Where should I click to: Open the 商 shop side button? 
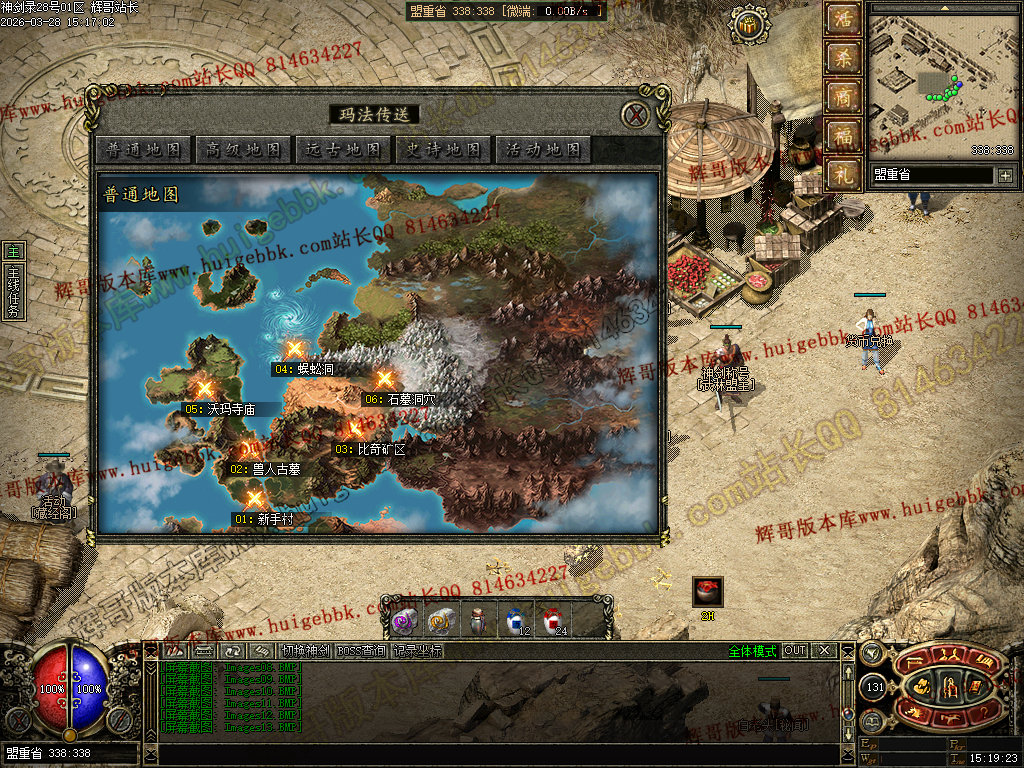click(x=843, y=98)
